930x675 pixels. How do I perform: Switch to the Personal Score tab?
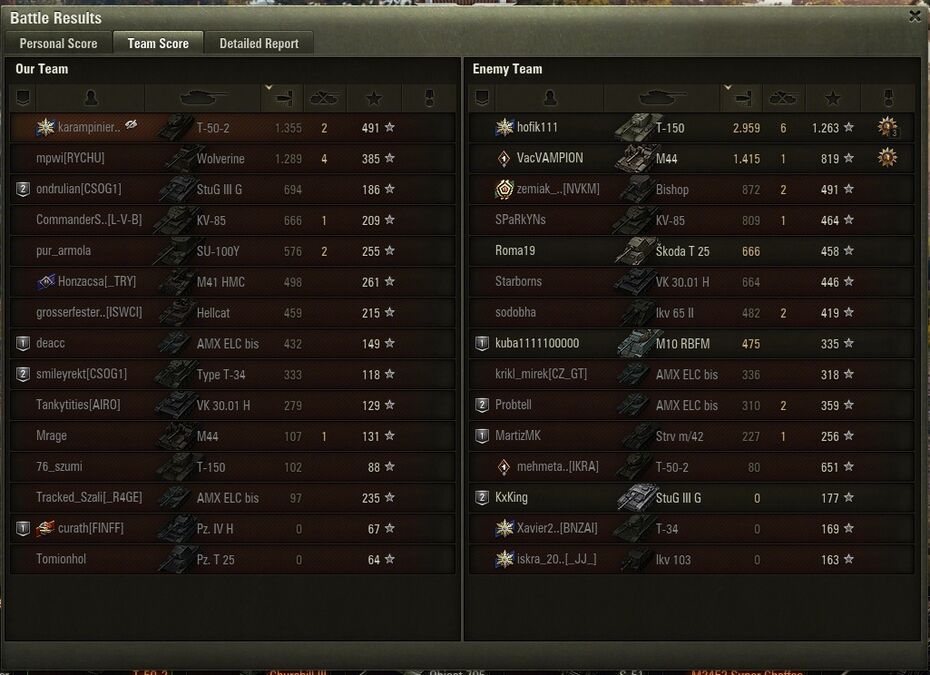58,43
